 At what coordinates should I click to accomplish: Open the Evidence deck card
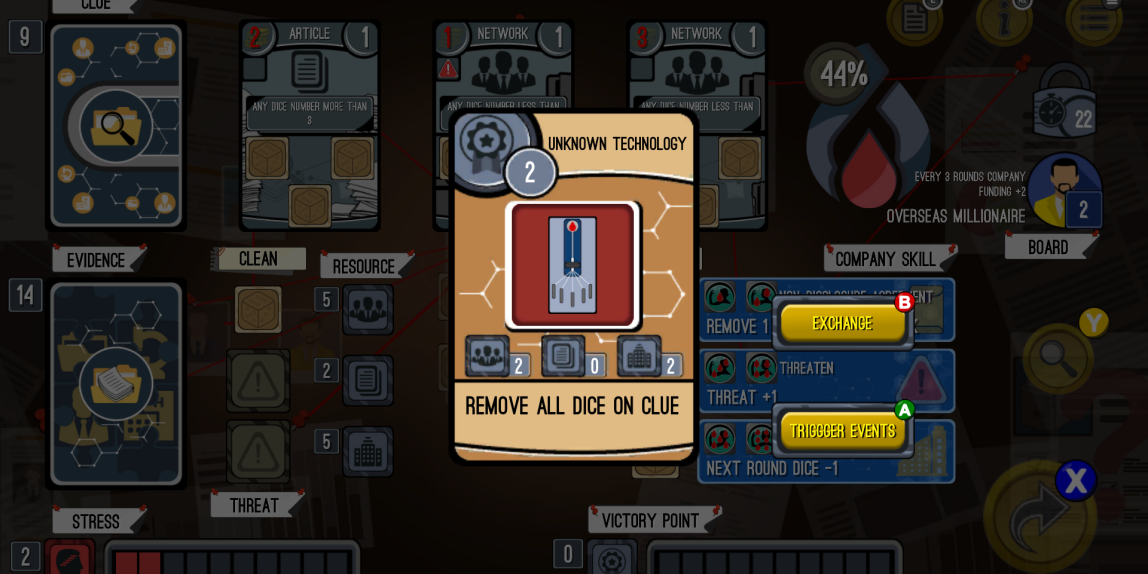tap(116, 383)
